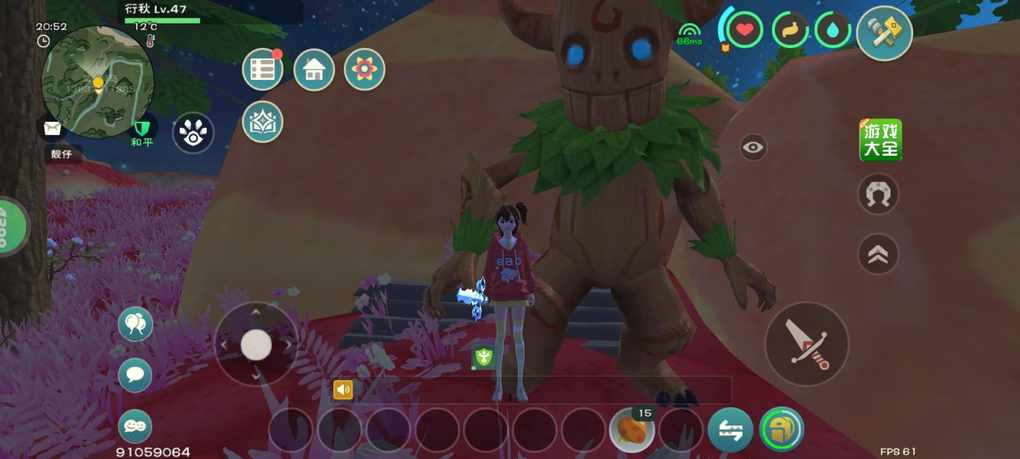
Task: Toggle the eye visibility icon
Action: click(x=754, y=148)
